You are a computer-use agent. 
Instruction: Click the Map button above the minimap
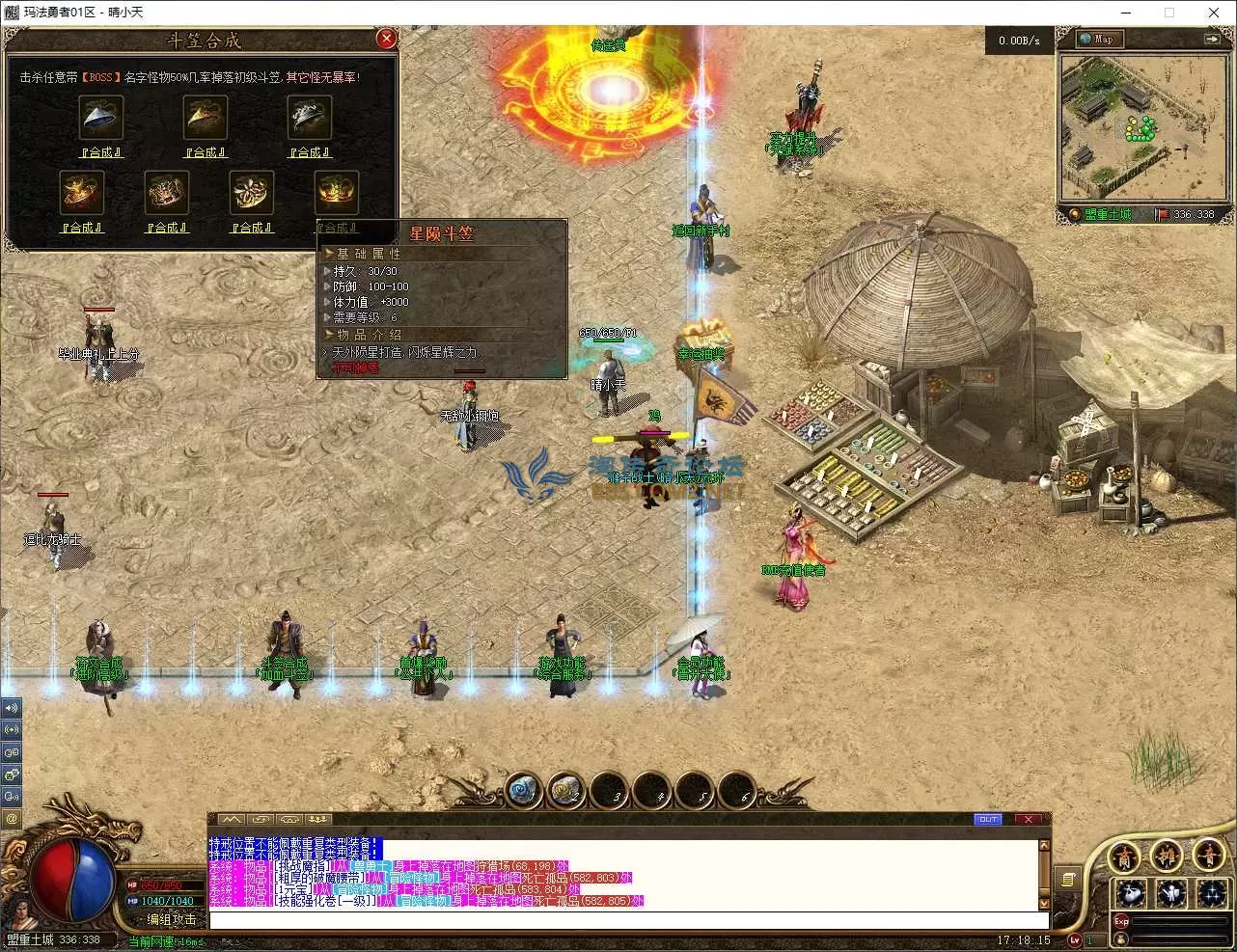pyautogui.click(x=1097, y=39)
